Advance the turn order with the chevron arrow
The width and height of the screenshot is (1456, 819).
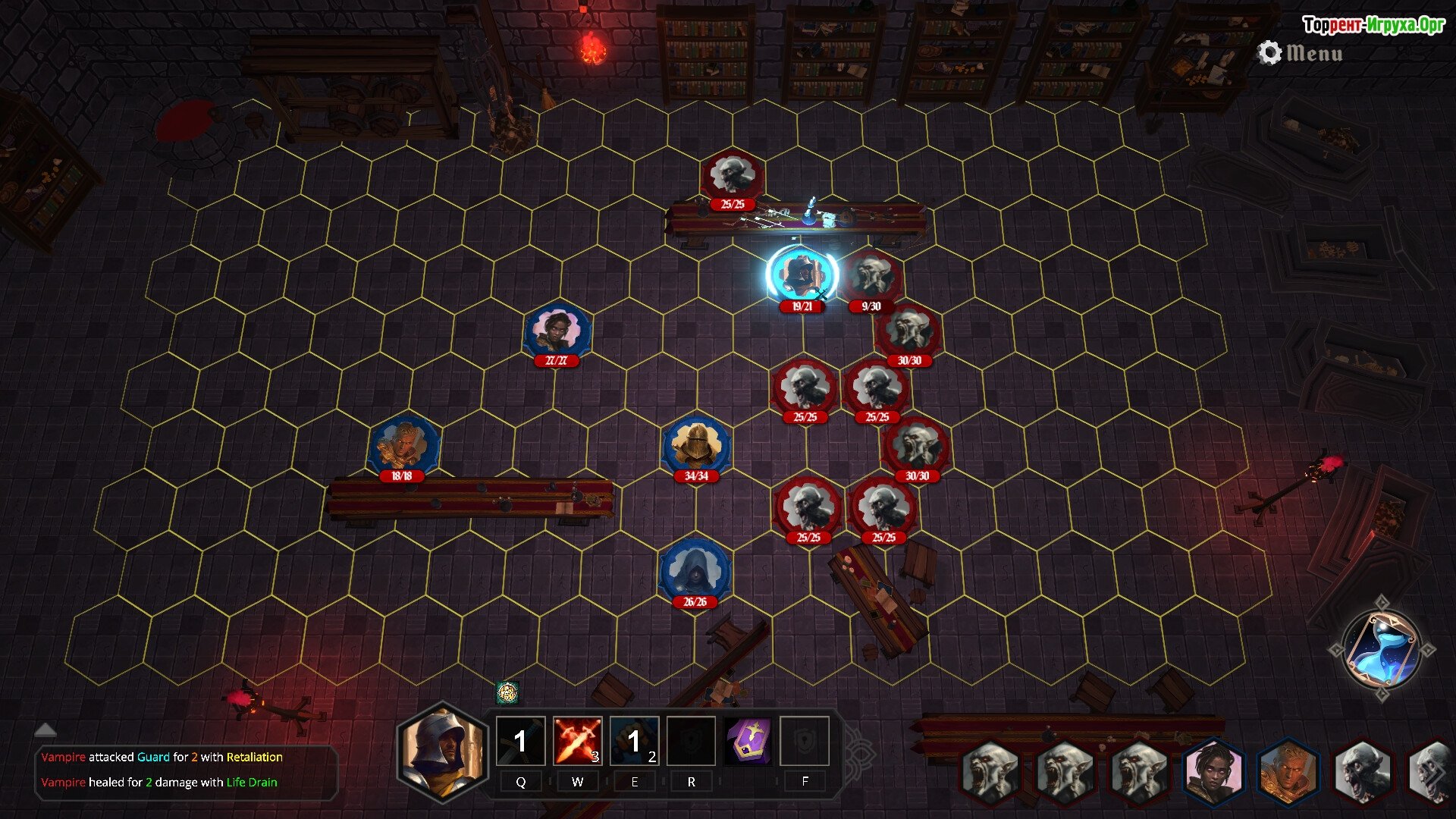click(1436, 773)
